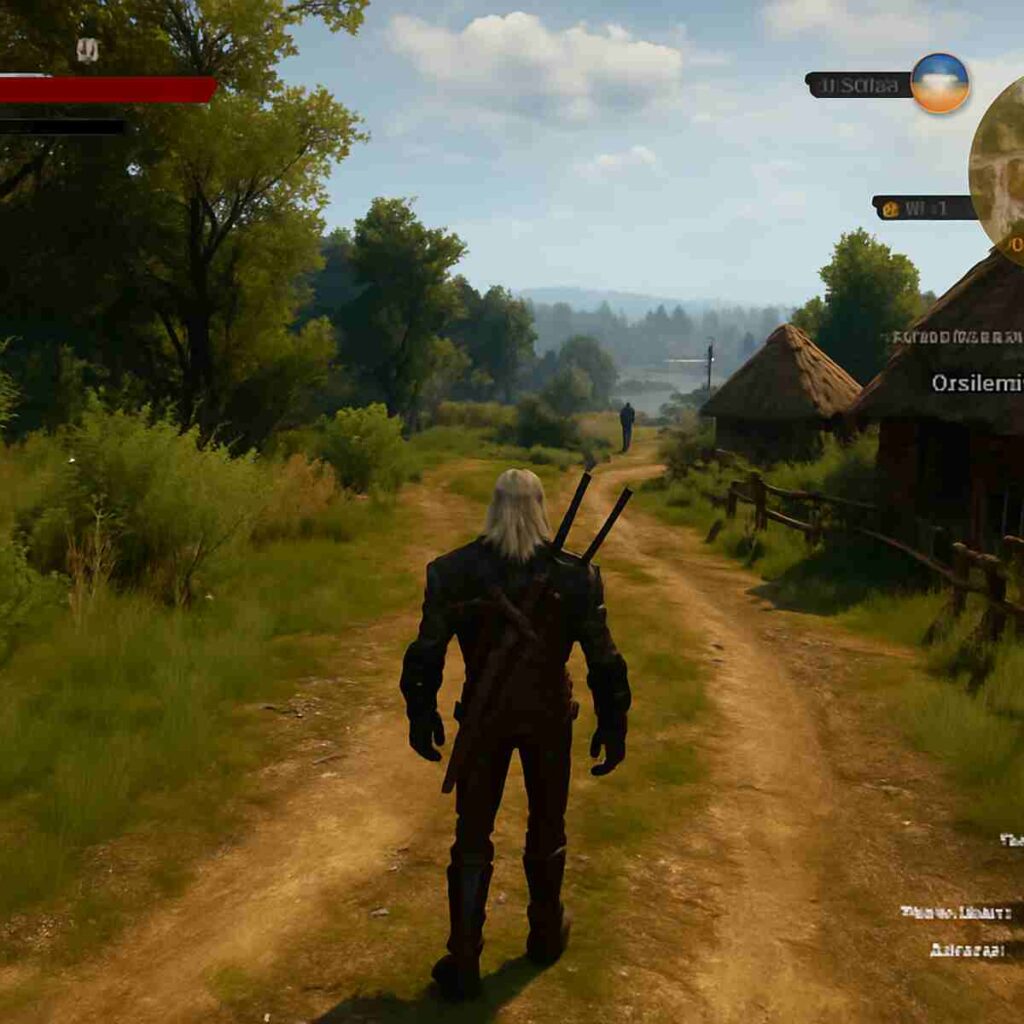
Task: Click the small medallion icon above the red bar
Action: click(88, 50)
